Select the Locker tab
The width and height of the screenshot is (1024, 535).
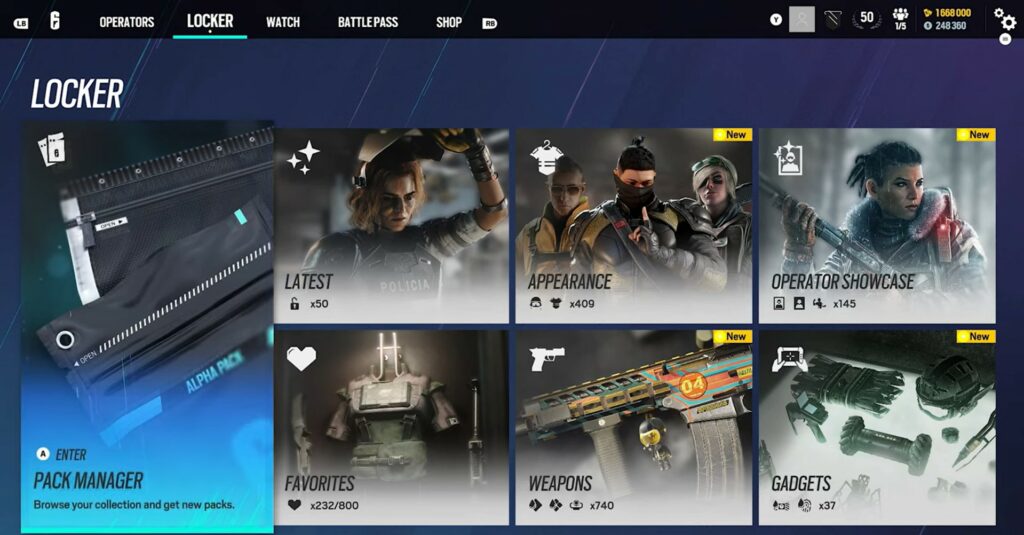point(210,20)
